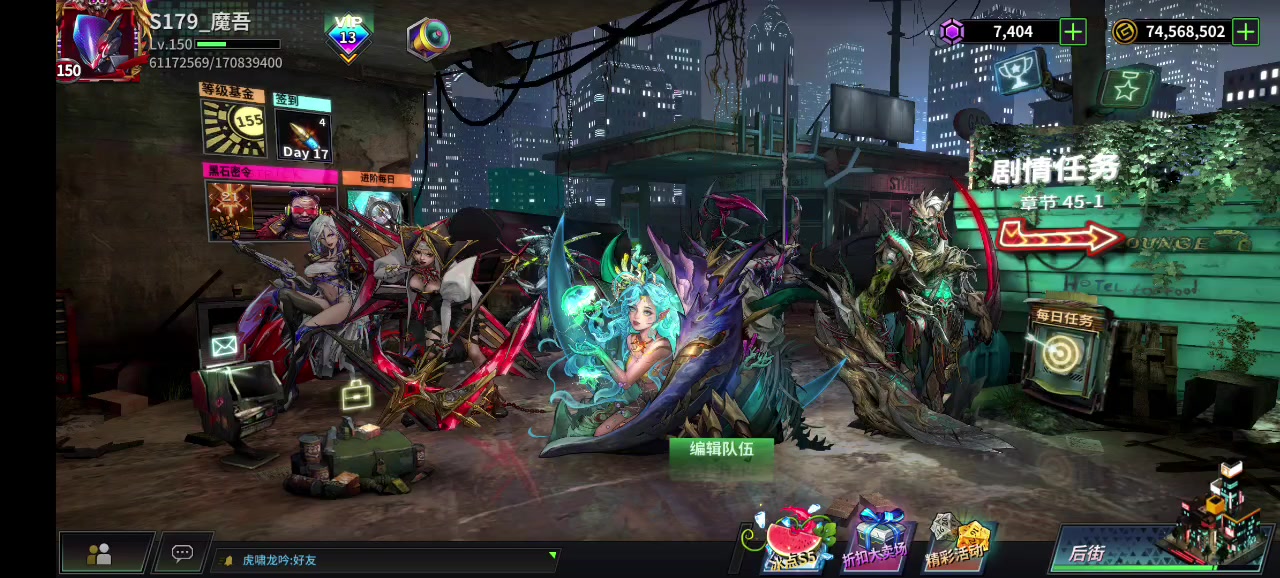Open the player avatar profile
1280x578 pixels.
(x=98, y=41)
